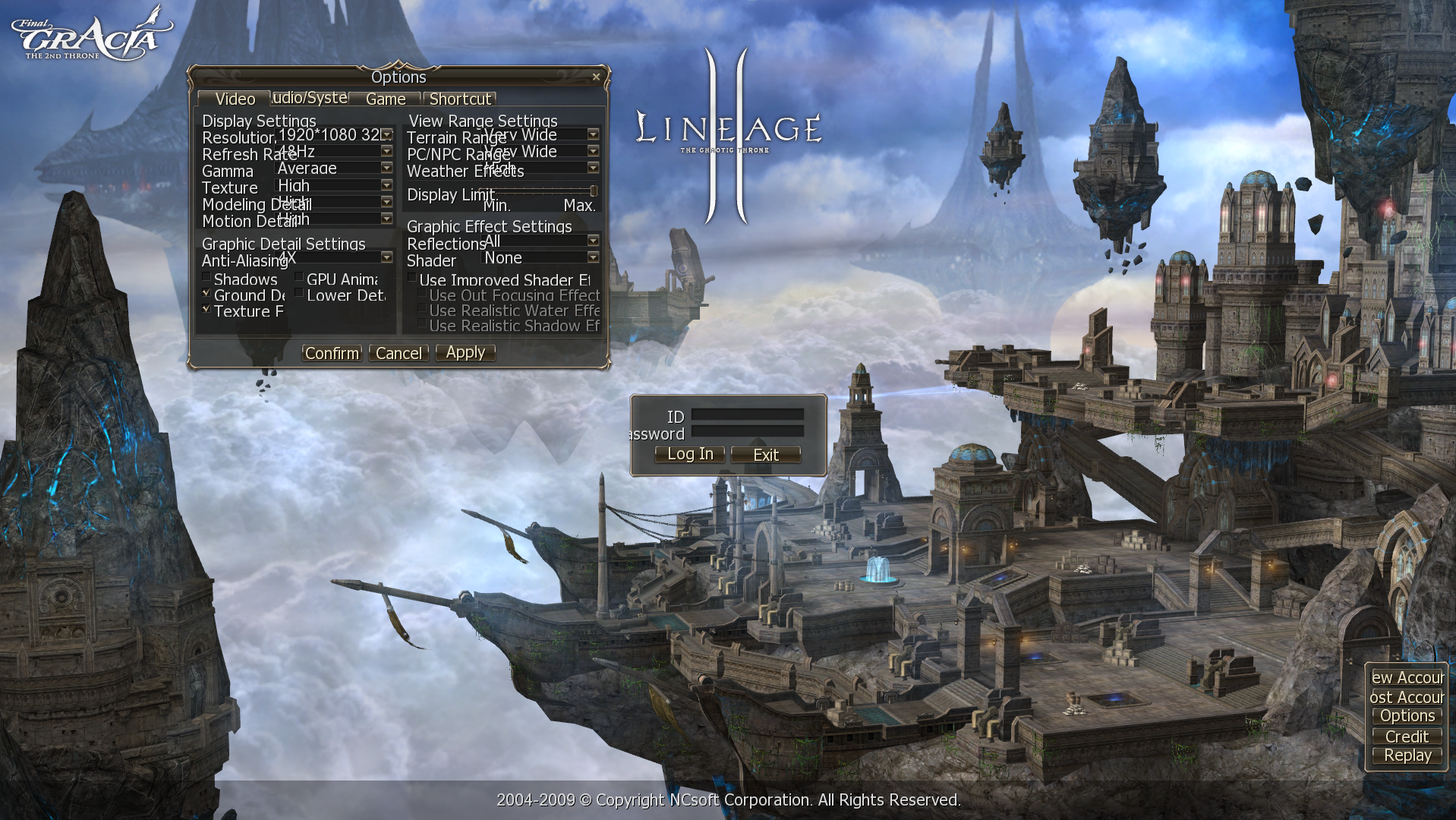Viewport: 1456px width, 820px height.
Task: Switch to the Video tab
Action: point(235,99)
